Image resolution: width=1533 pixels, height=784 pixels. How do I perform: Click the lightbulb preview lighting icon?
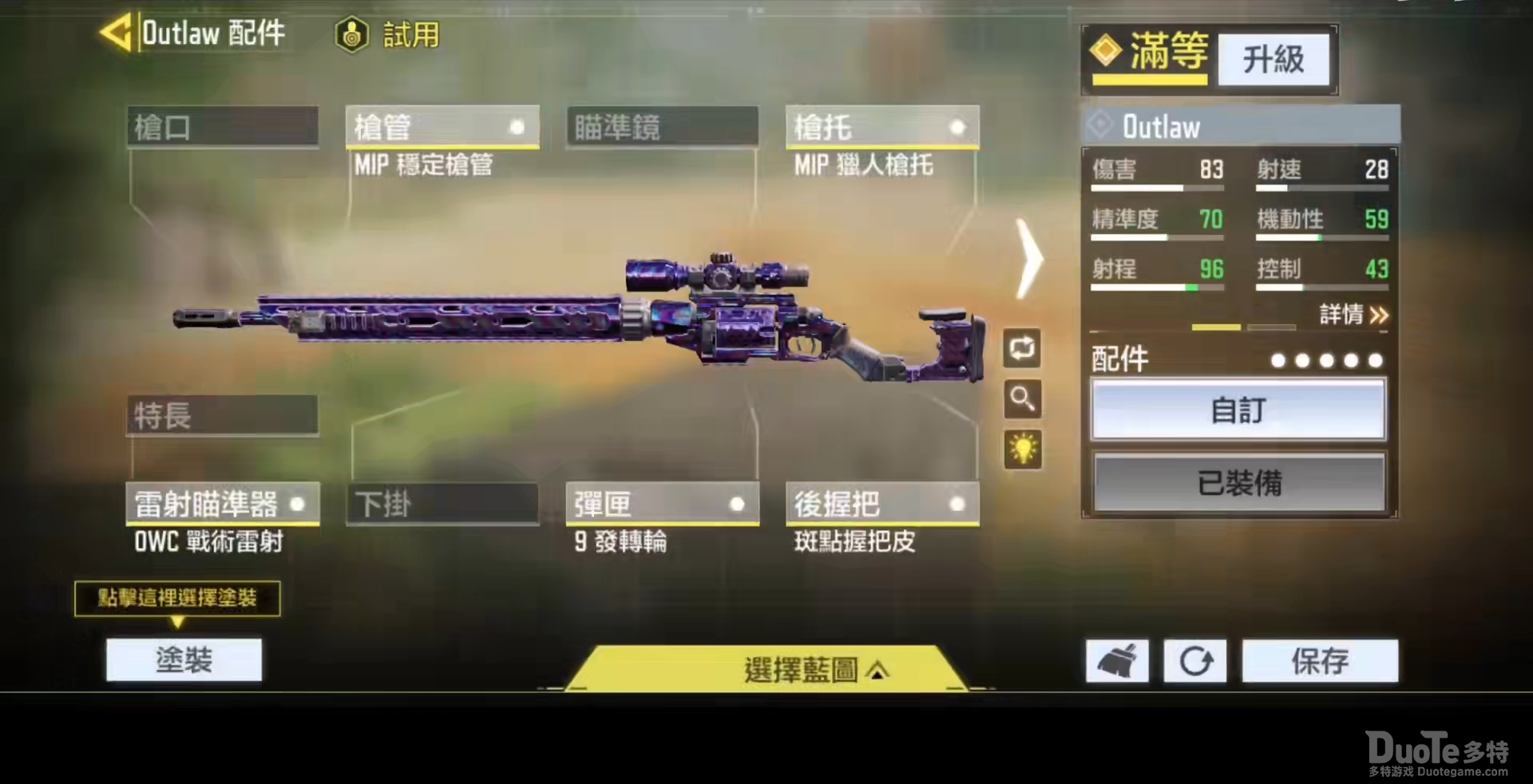point(1023,449)
